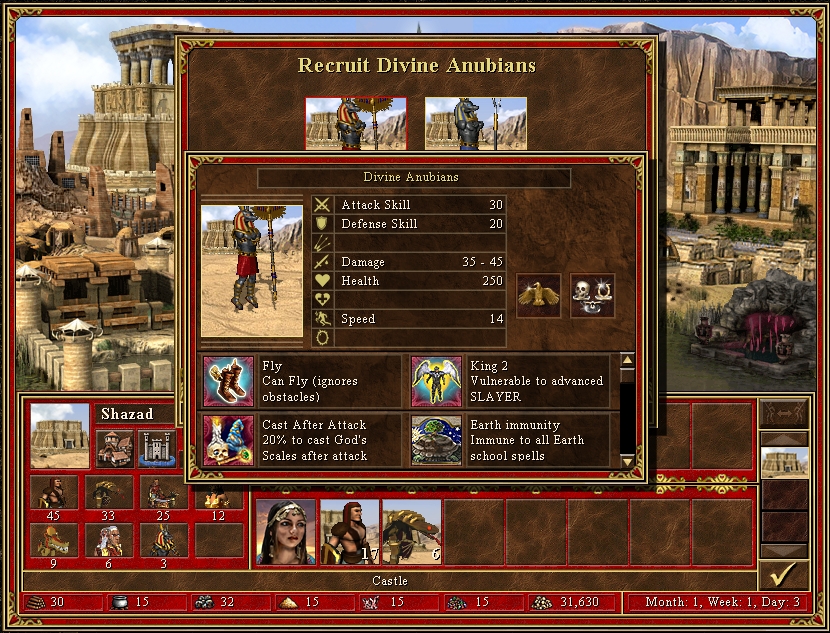The width and height of the screenshot is (830, 633).
Task: Open the town hall building icon
Action: pos(115,447)
